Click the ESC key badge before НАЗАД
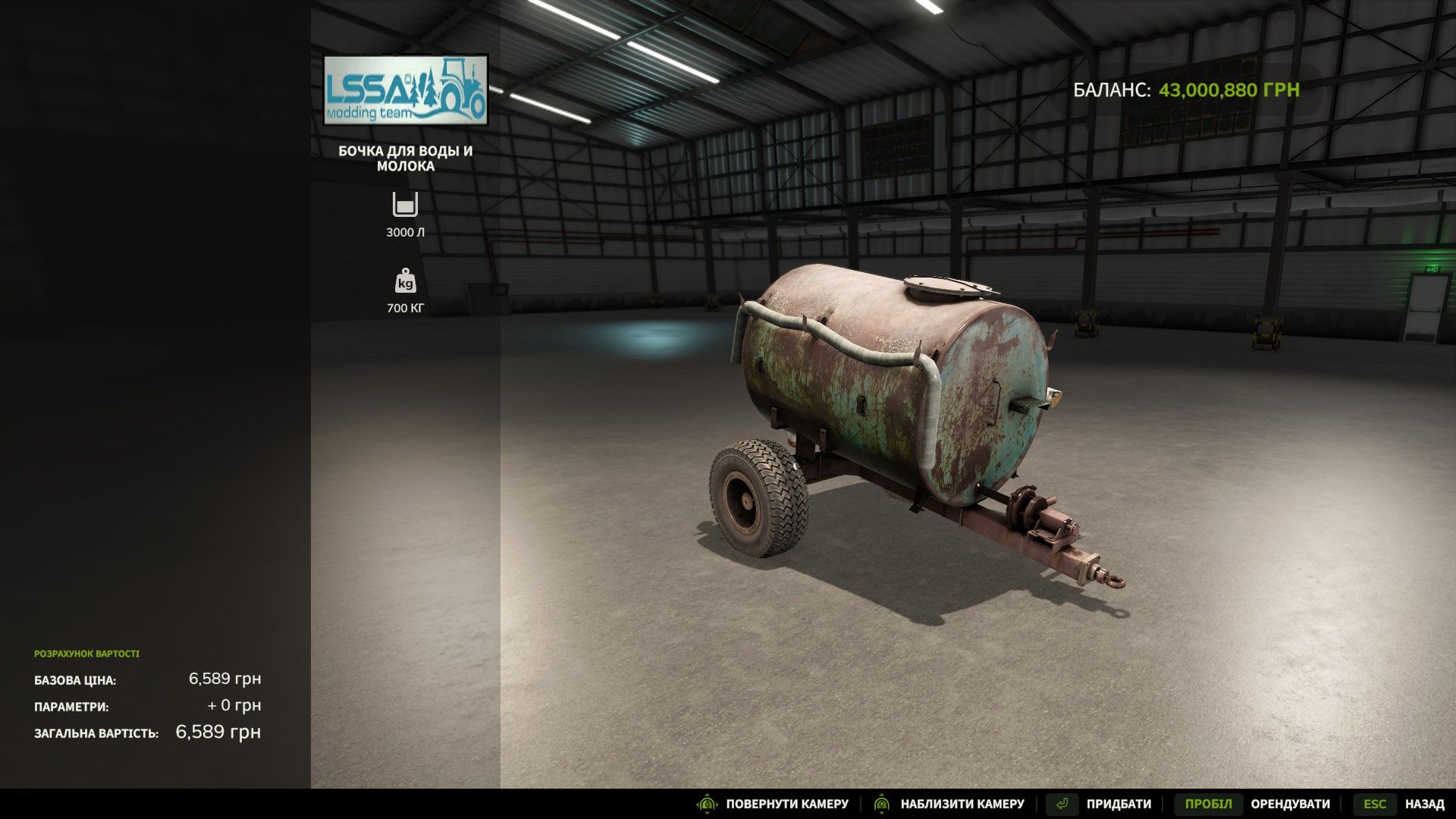 click(1376, 803)
